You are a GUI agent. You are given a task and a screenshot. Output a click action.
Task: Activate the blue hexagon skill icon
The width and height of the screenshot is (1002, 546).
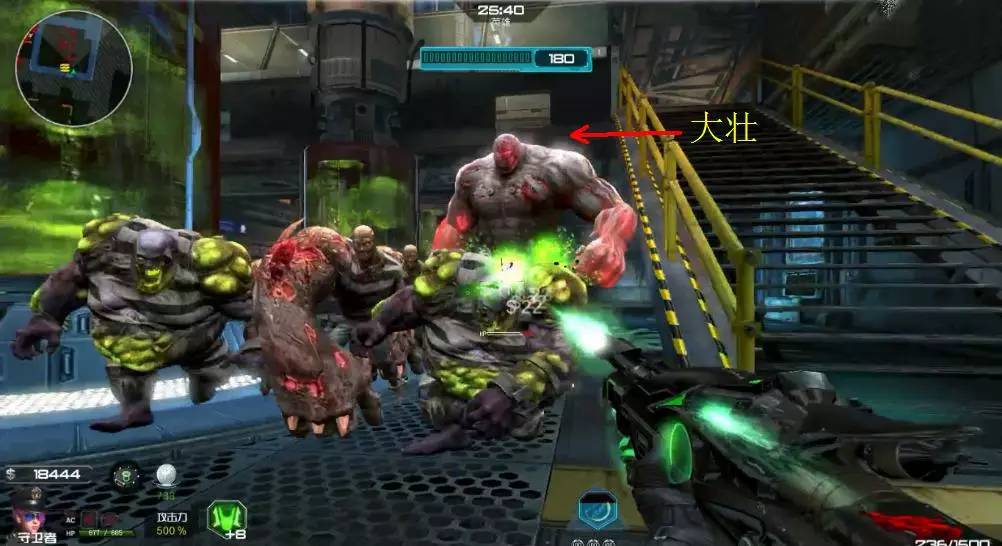coord(598,509)
